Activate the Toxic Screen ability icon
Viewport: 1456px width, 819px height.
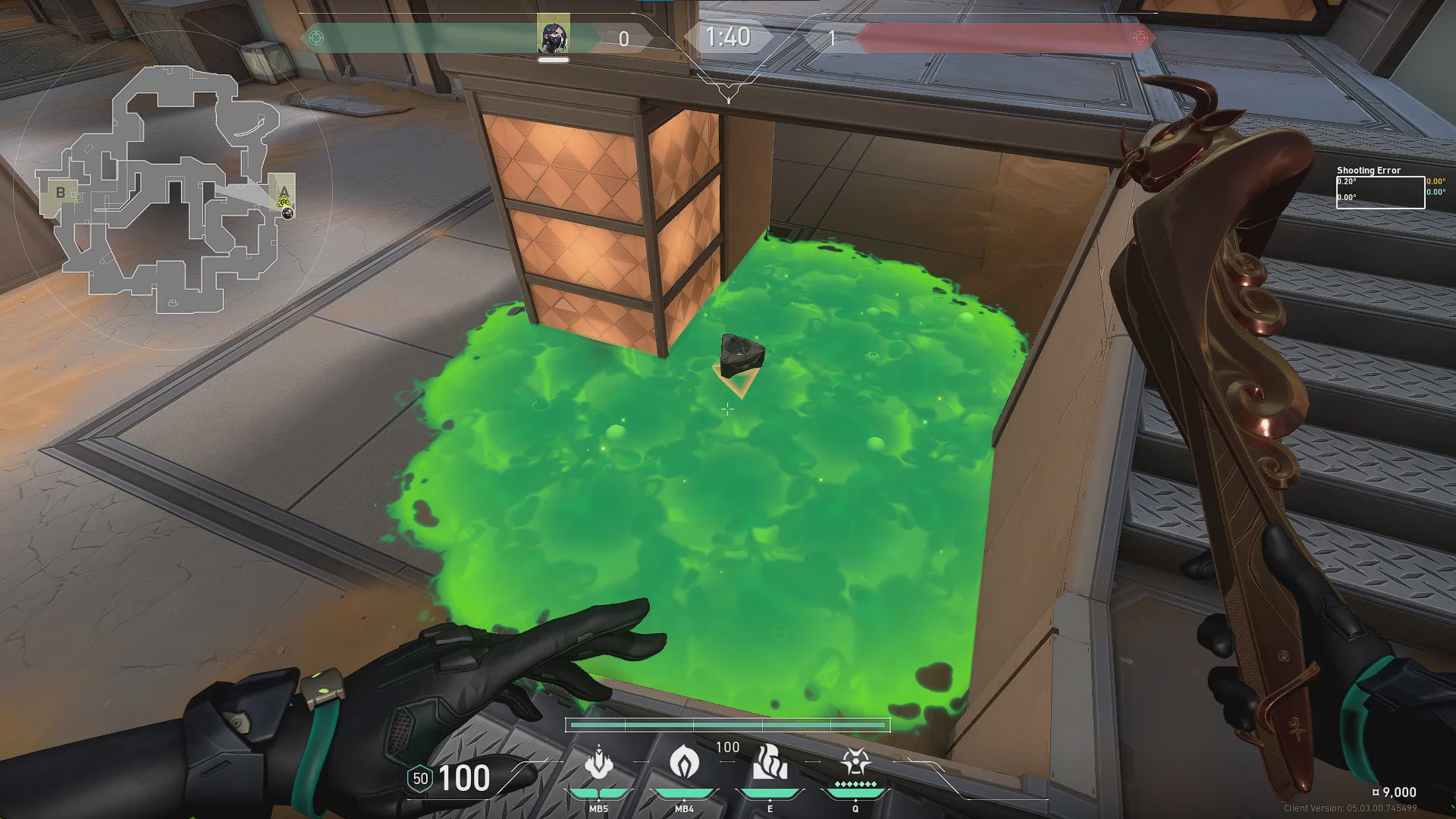(770, 762)
